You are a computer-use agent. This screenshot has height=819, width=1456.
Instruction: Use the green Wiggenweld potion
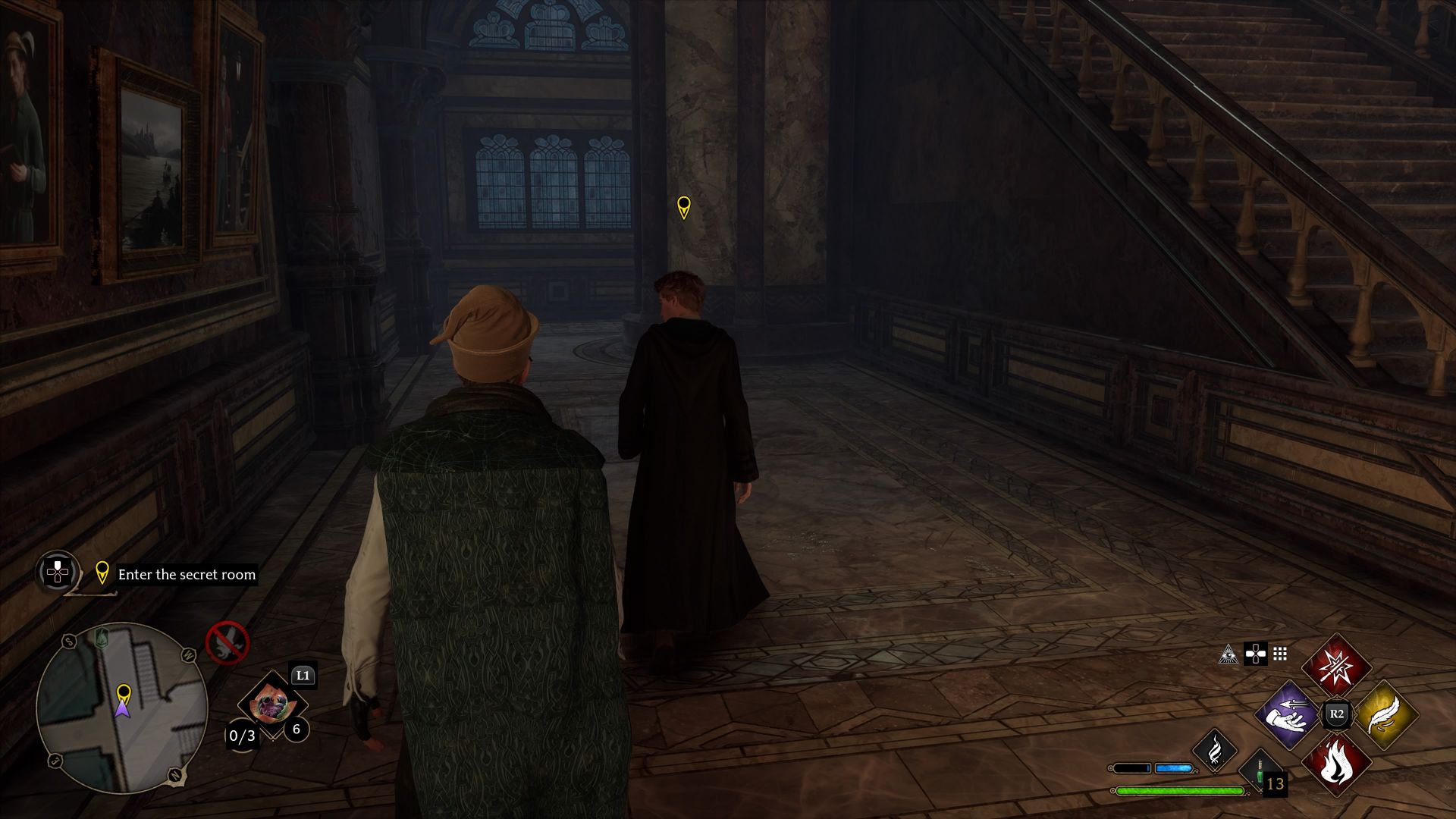point(1260,770)
